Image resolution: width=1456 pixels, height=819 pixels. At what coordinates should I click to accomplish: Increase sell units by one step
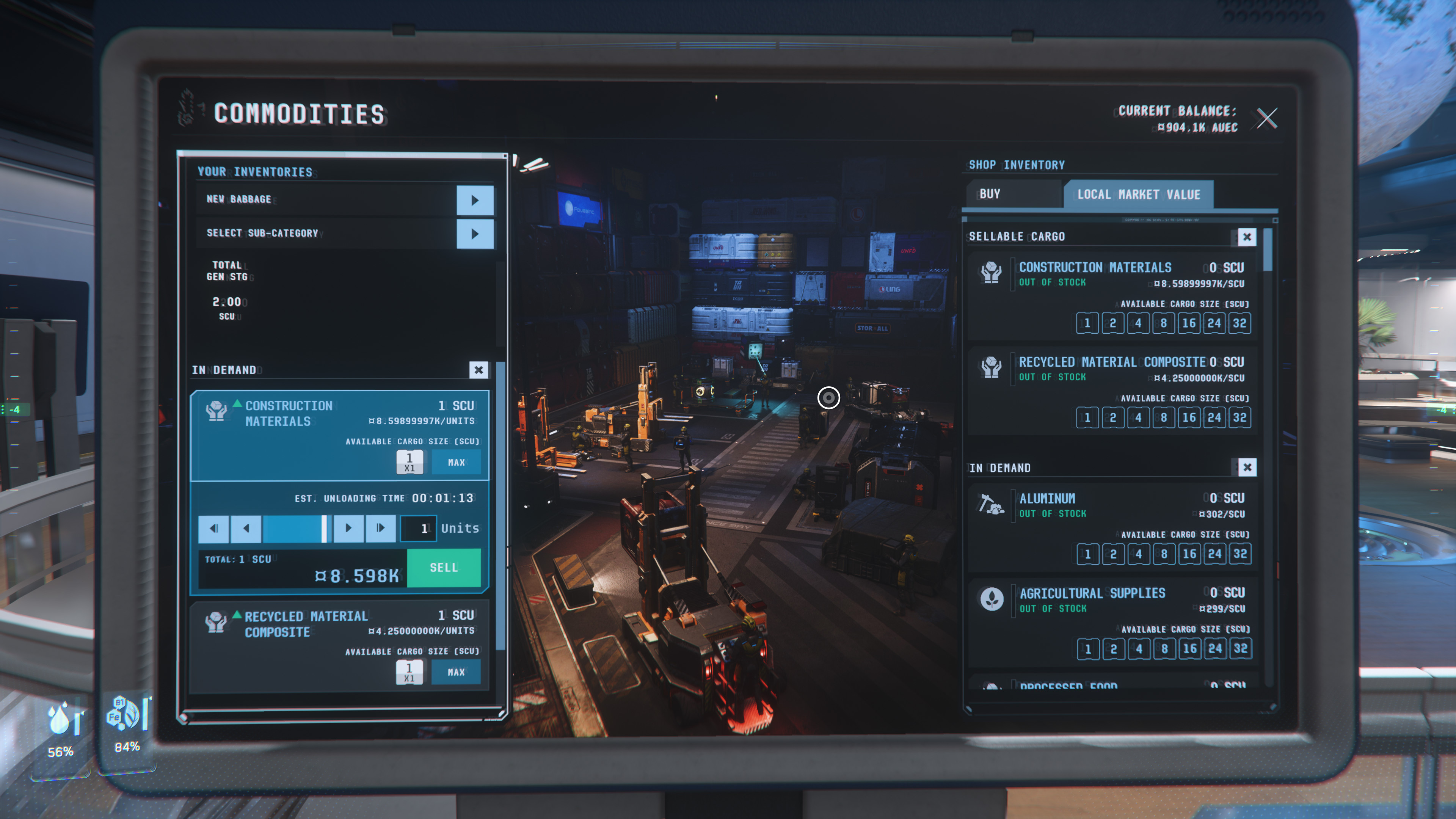click(x=348, y=529)
